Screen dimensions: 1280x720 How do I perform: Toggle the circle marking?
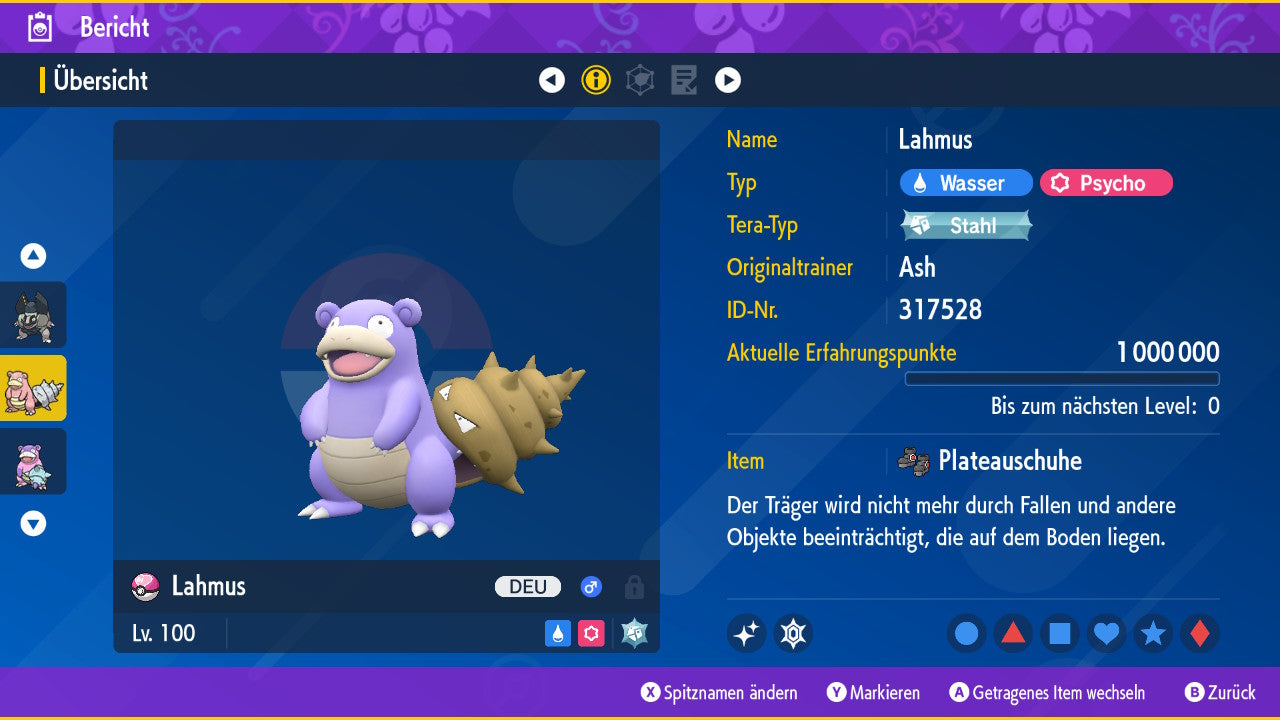[x=967, y=633]
